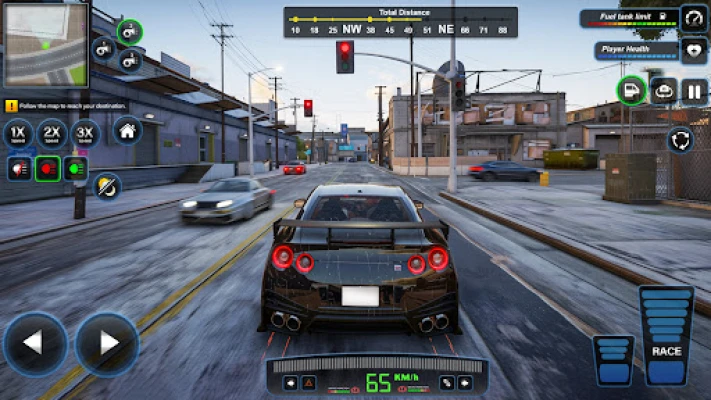This screenshot has width=711, height=400.
Task: Select the 3X speed option
Action: pyautogui.click(x=86, y=133)
